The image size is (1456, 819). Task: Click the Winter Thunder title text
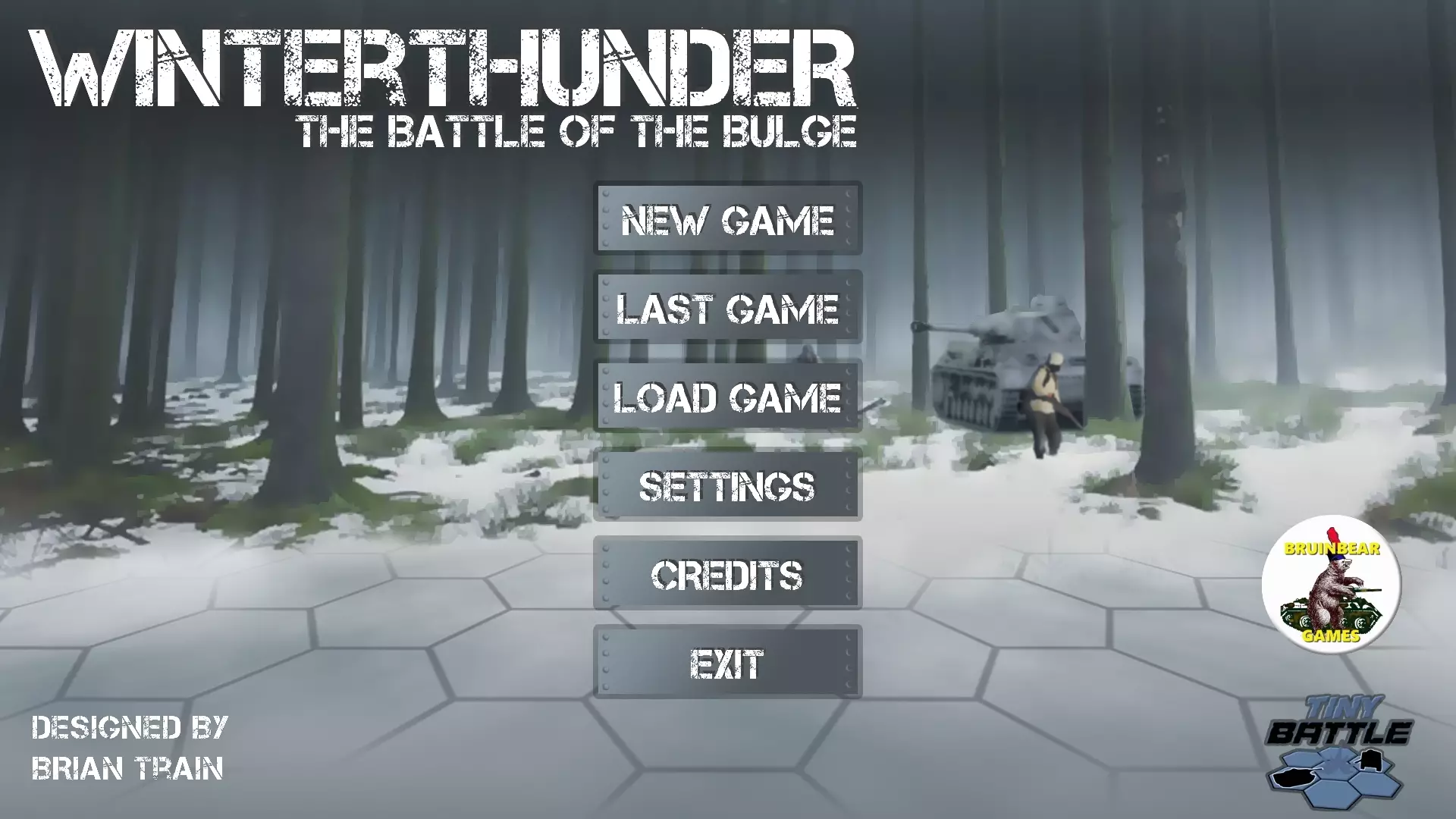tap(447, 68)
